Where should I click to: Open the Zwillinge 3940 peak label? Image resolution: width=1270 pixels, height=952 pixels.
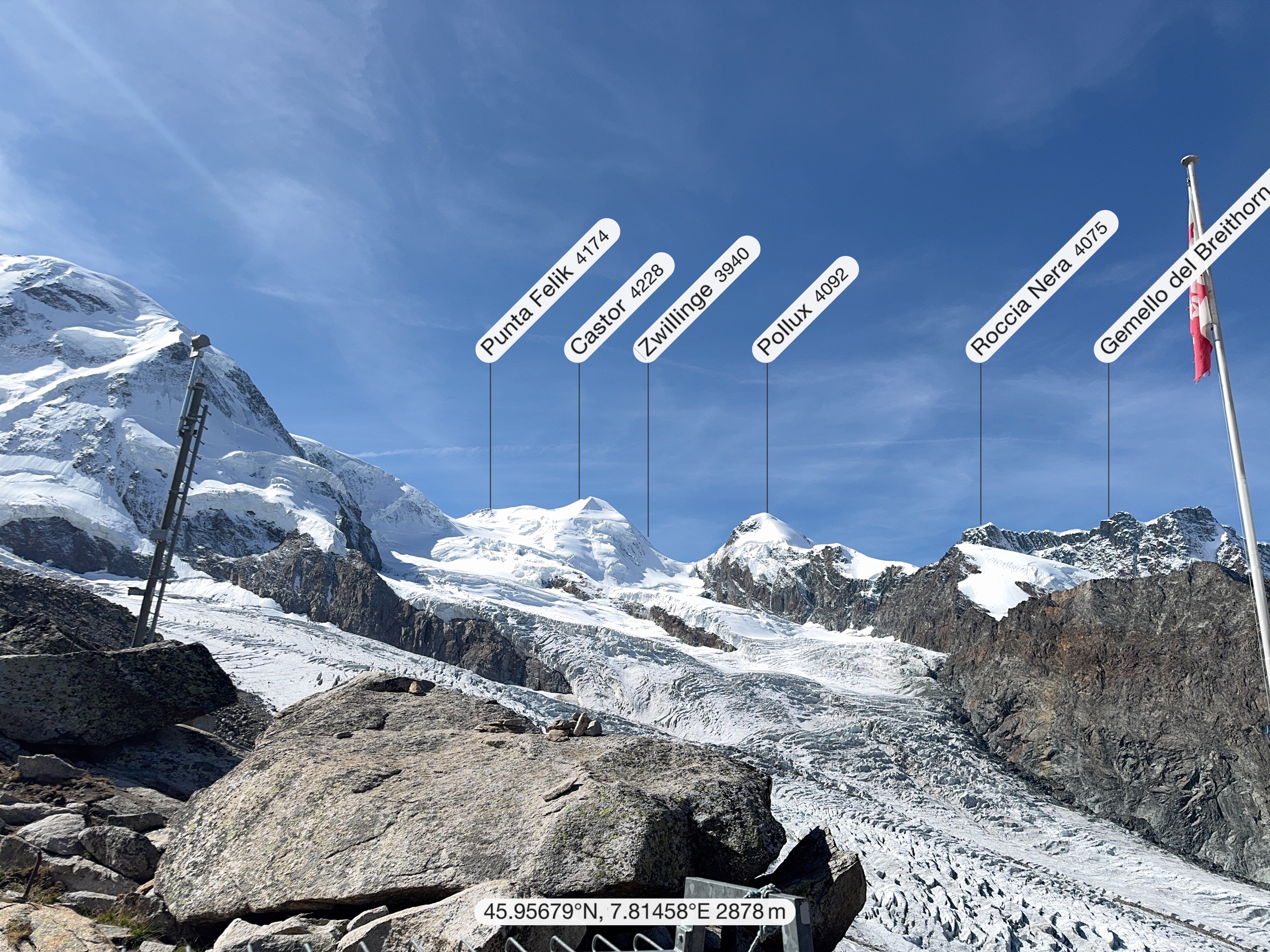697,299
